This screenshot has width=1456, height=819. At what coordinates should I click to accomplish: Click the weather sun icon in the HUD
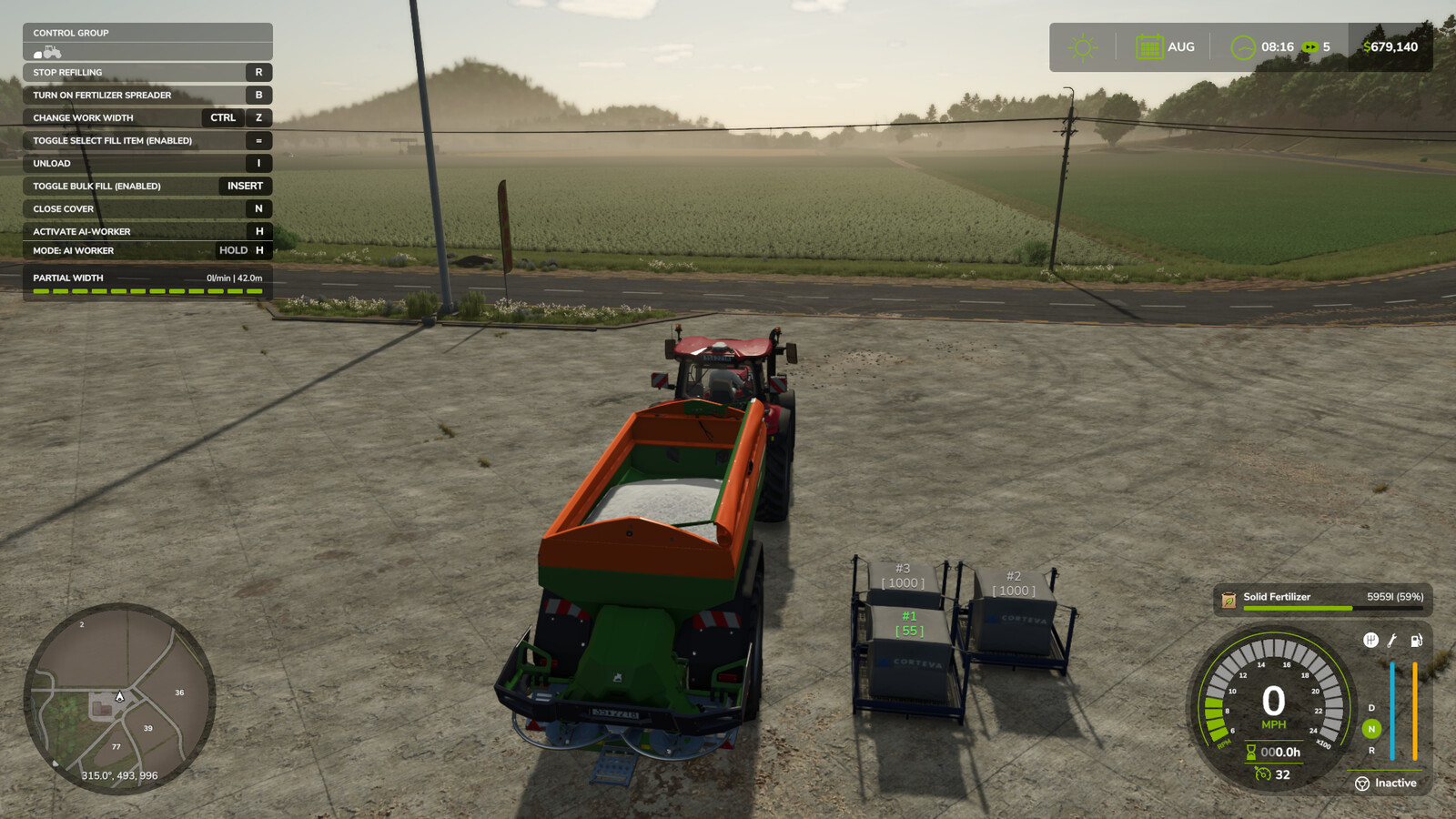(1082, 45)
